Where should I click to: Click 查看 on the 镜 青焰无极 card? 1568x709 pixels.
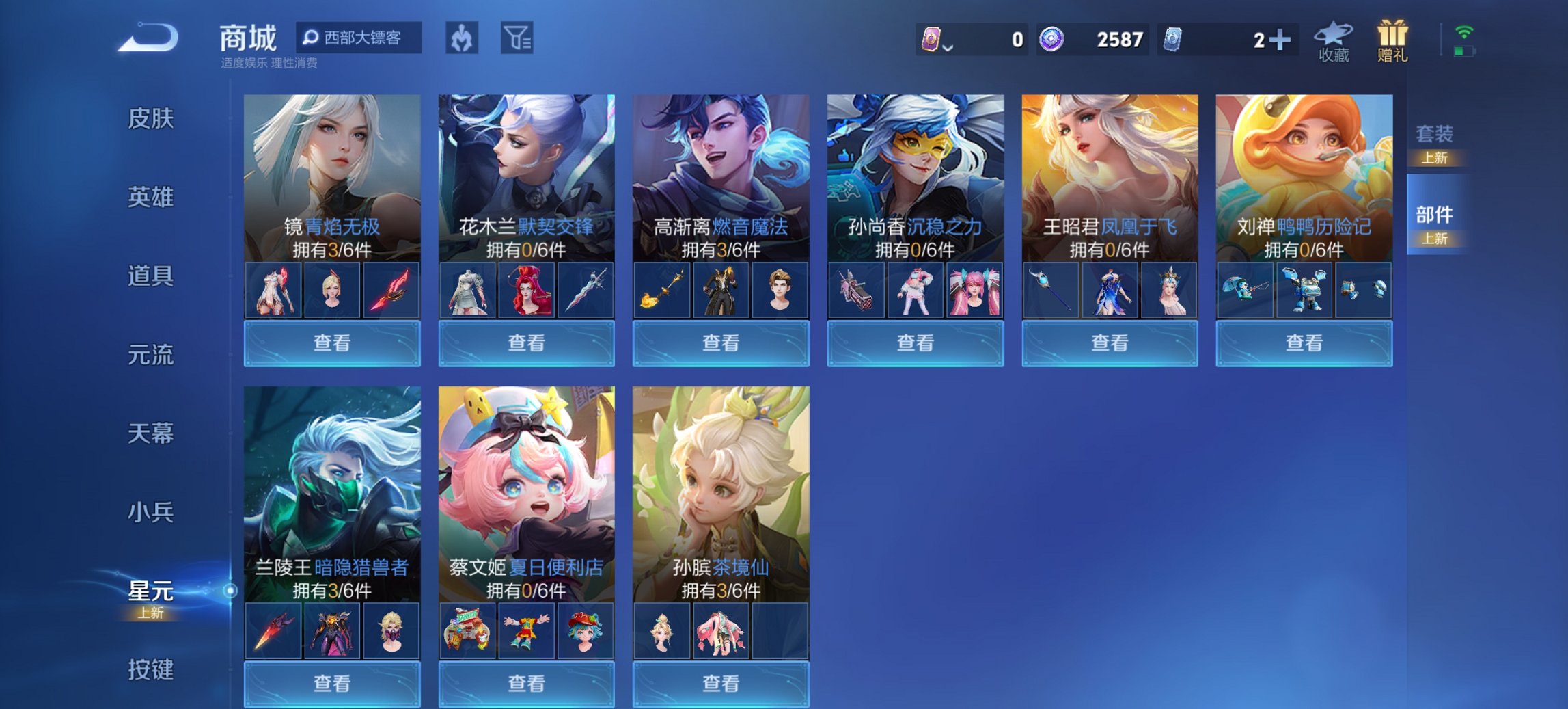331,344
